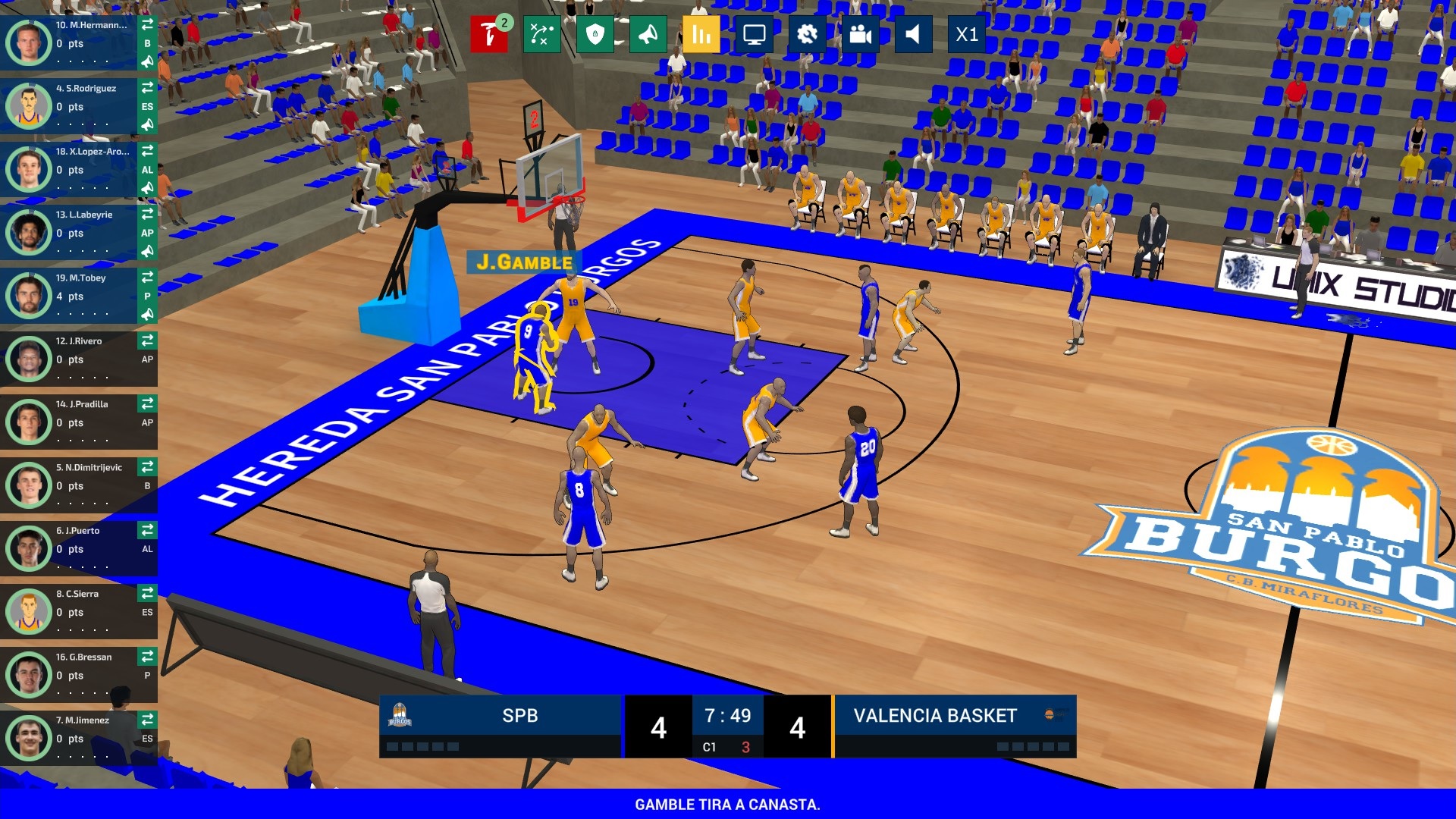Screen dimensions: 1456x819
Task: Activate megaphone toggle for L.Labeyrie
Action: [x=149, y=252]
